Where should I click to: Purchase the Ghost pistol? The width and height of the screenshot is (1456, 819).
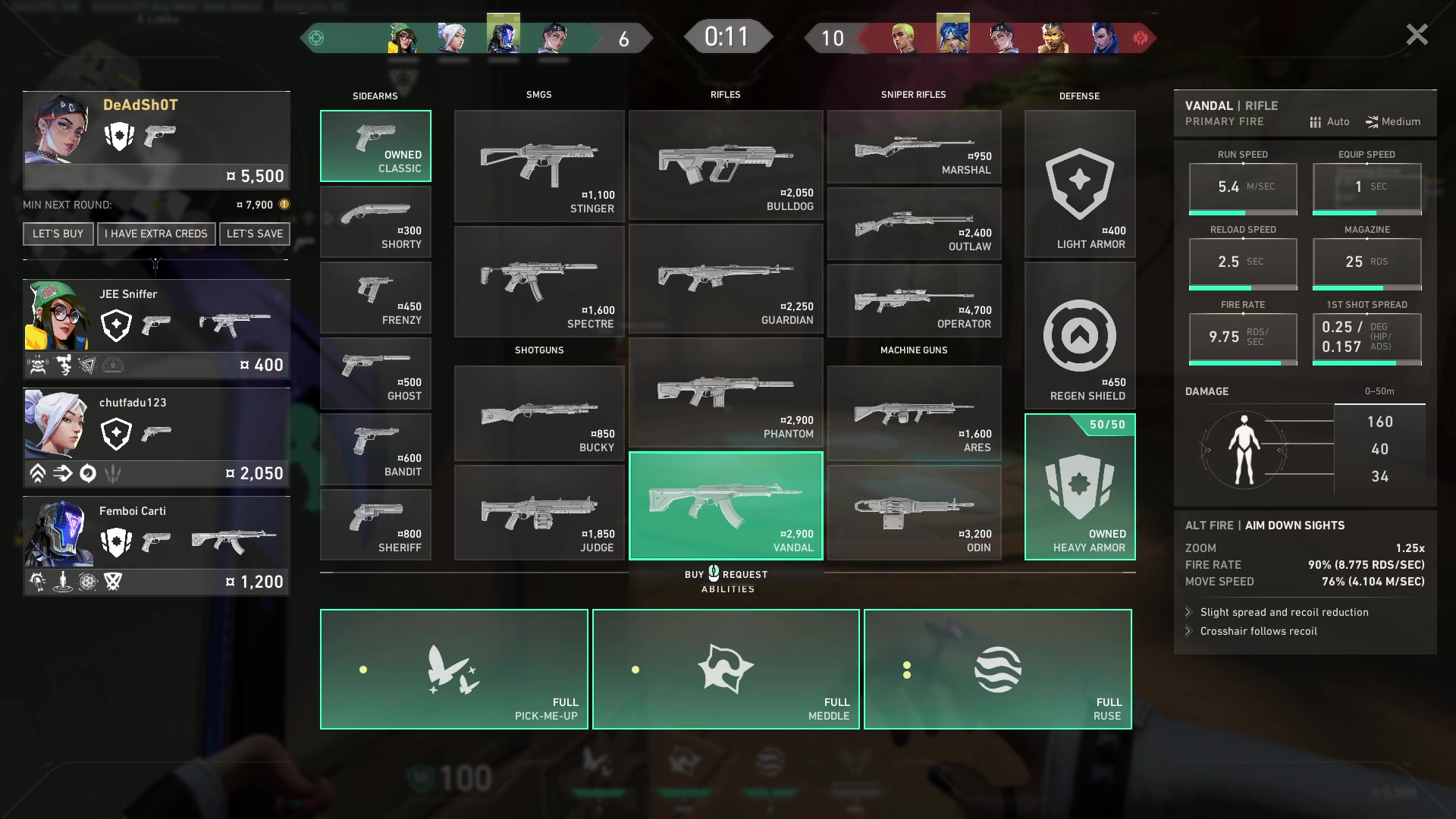(x=375, y=373)
